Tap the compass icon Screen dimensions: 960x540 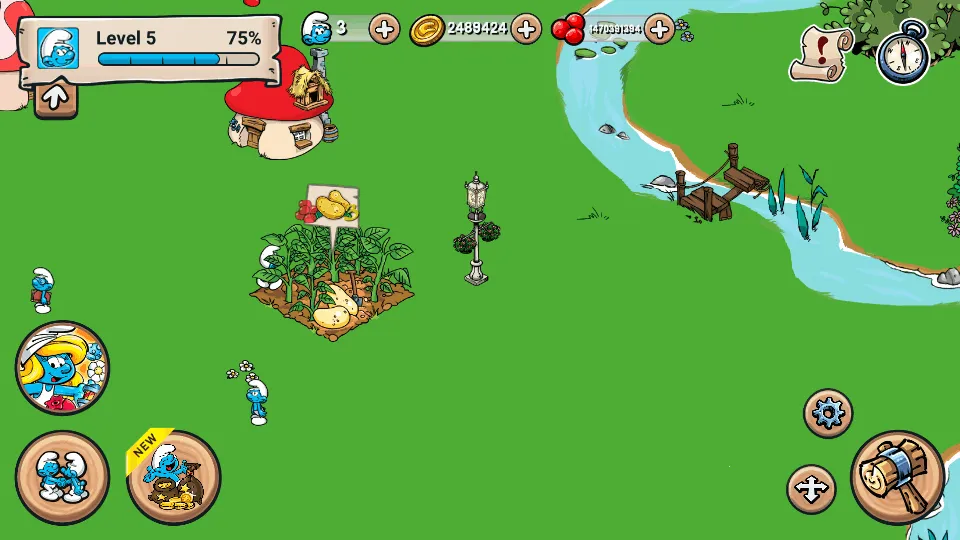(x=902, y=55)
